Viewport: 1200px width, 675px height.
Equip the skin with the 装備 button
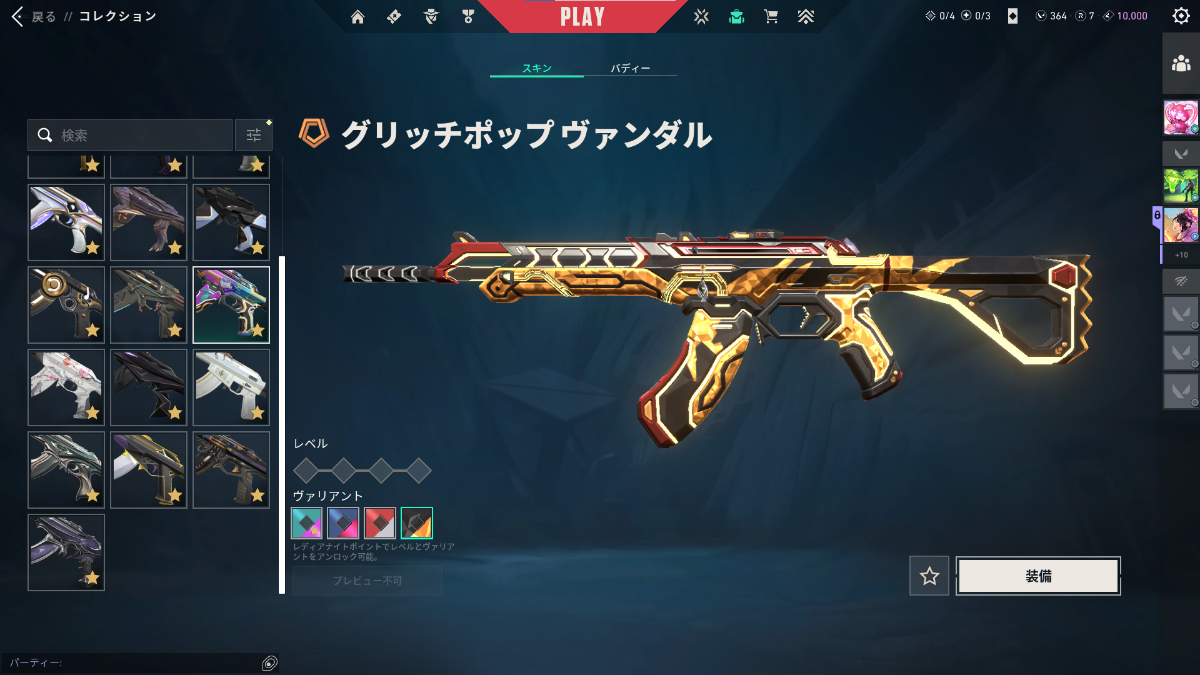1038,576
